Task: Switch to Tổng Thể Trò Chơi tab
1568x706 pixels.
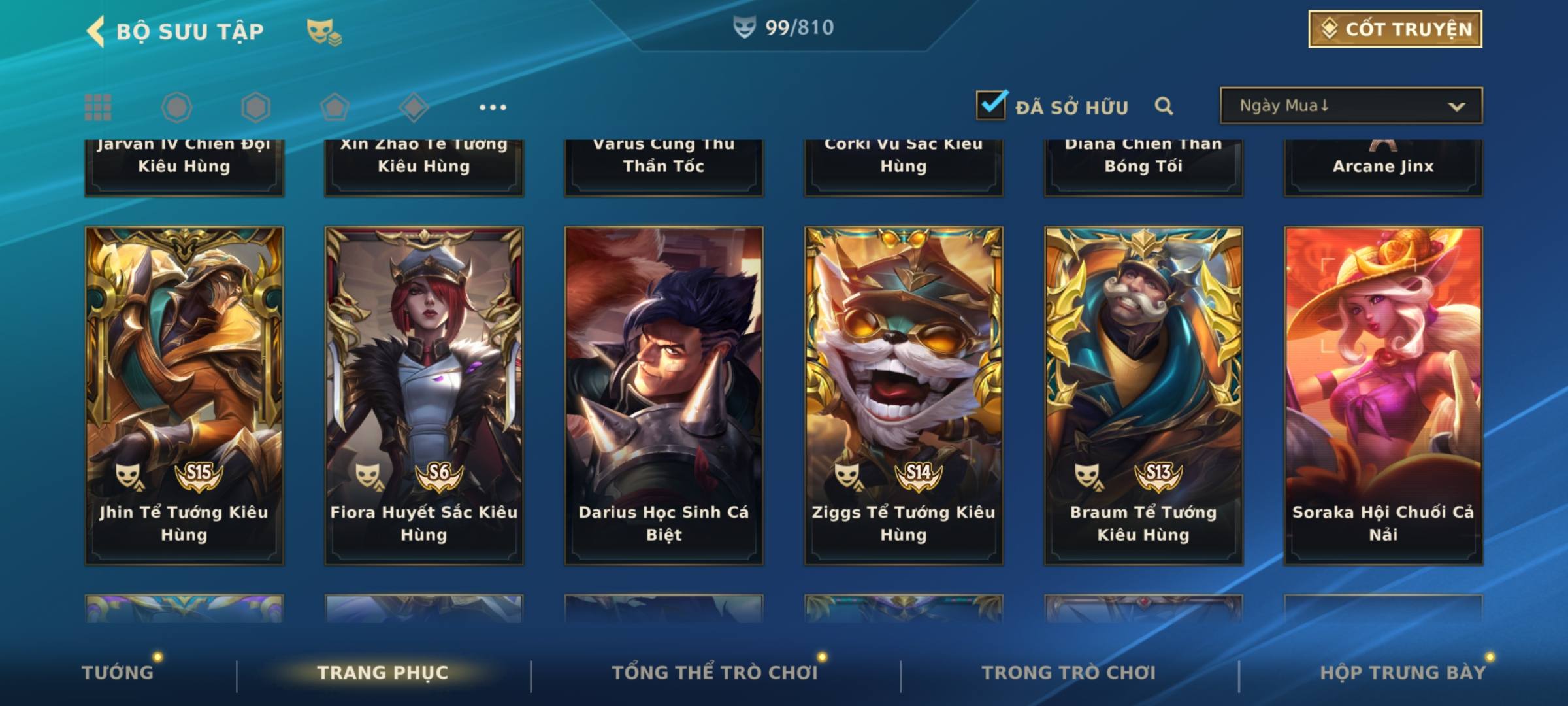Action: [x=715, y=673]
